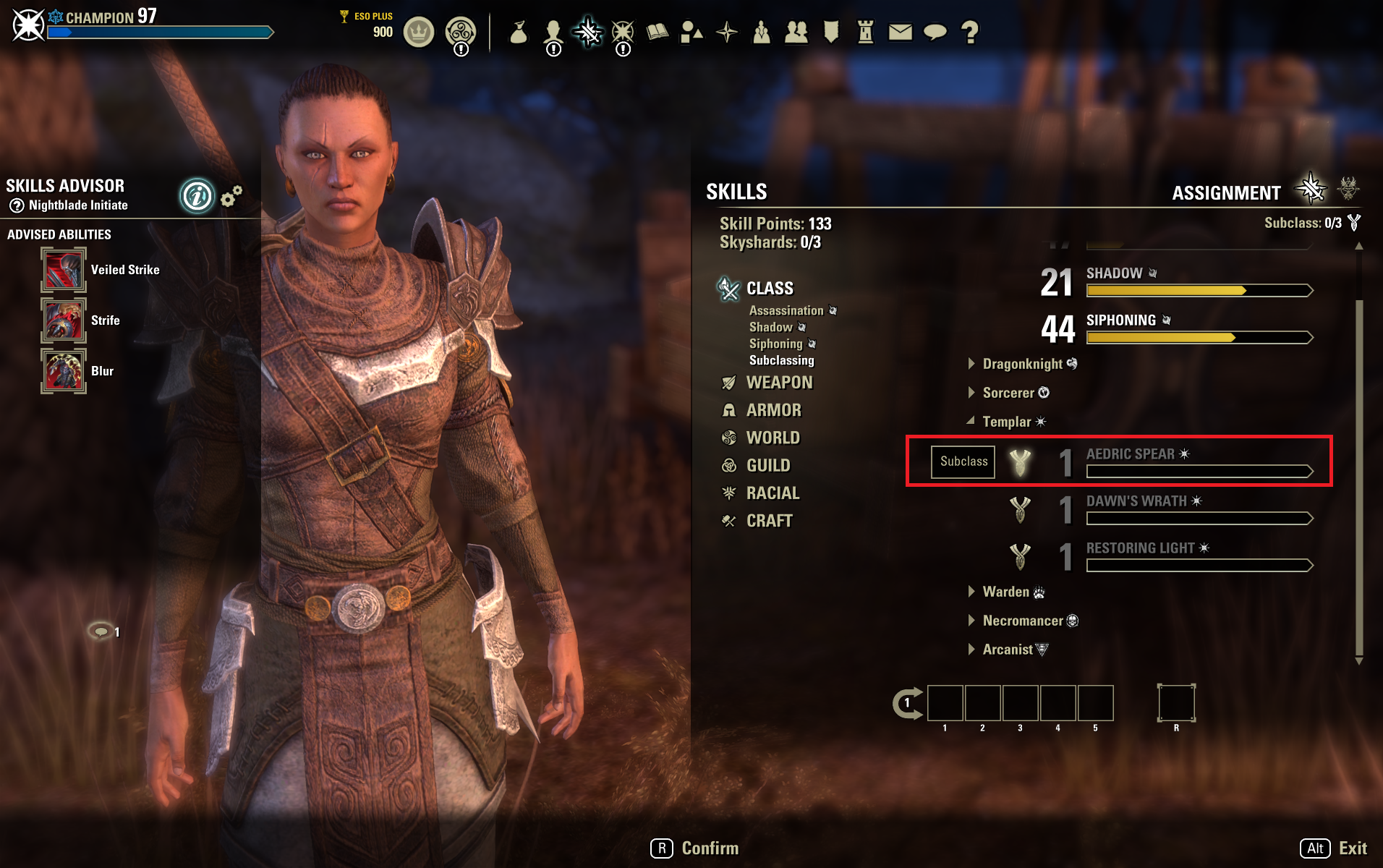Viewport: 1383px width, 868px height.
Task: Select the Subclassing class entry
Action: [x=781, y=359]
